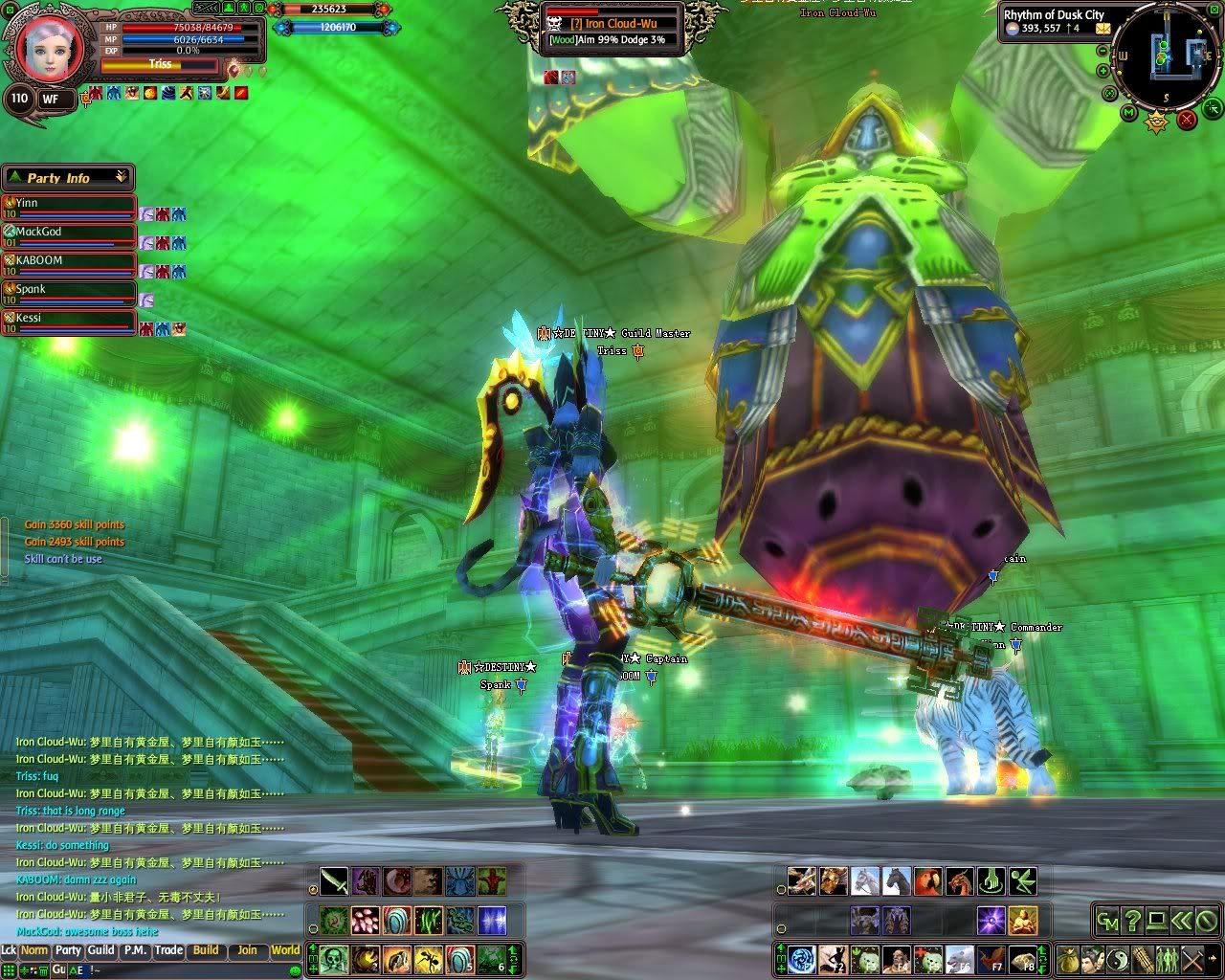Open the world map with M button

point(1129,114)
